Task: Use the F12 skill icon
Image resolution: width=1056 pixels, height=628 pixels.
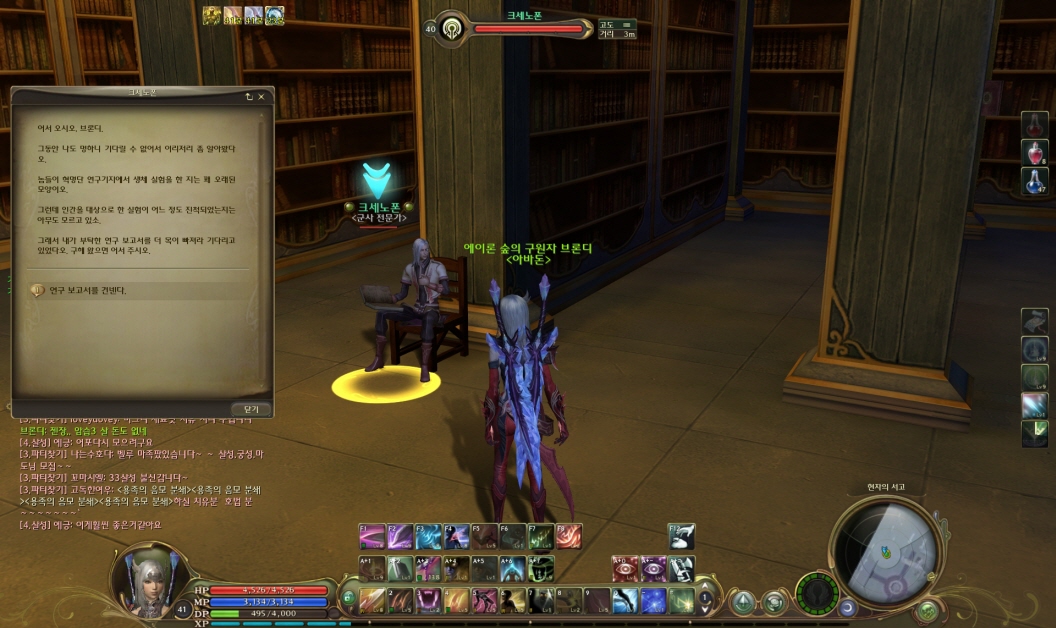Action: [681, 537]
